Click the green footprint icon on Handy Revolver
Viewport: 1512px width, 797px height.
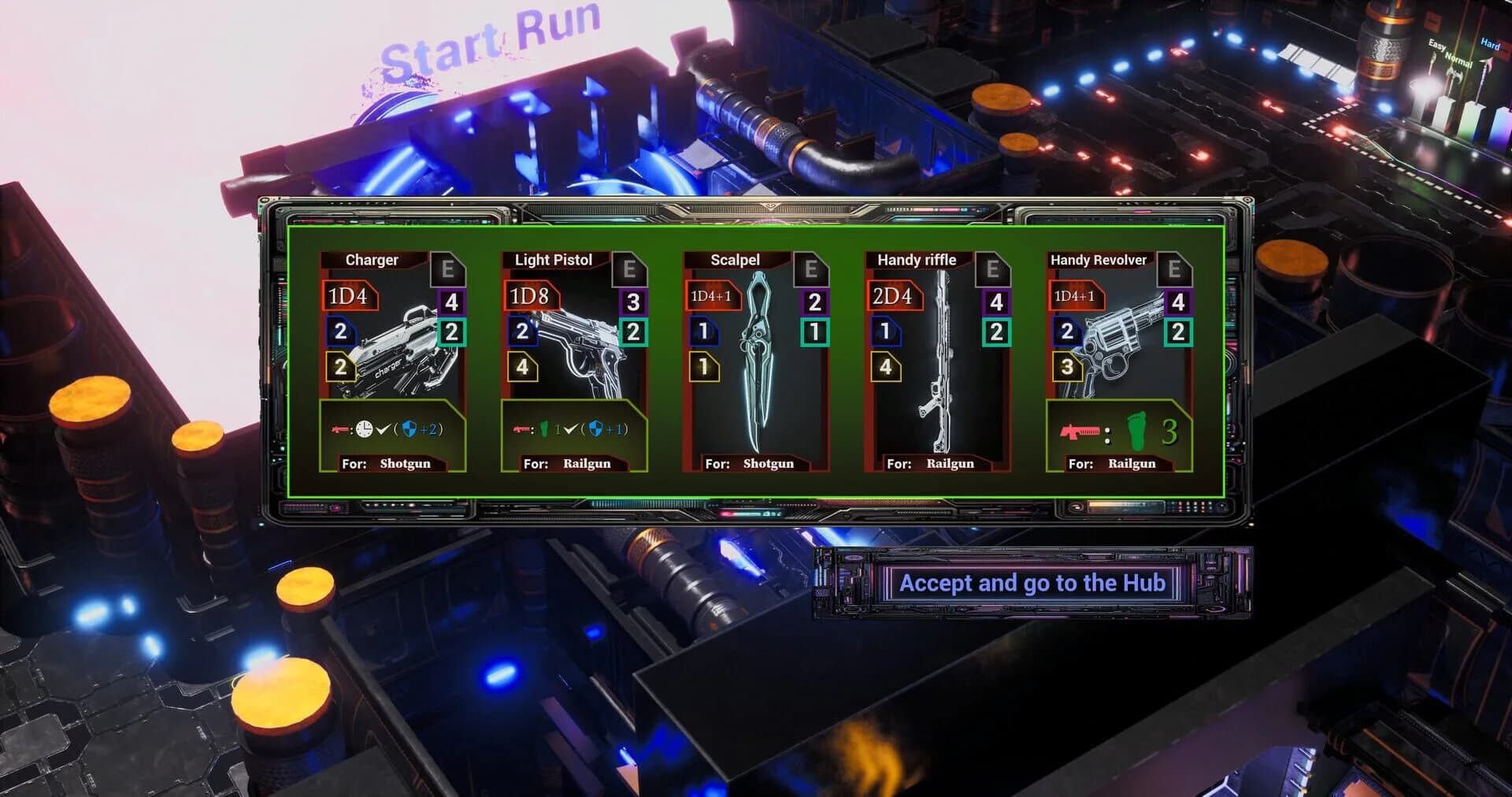tap(1136, 432)
